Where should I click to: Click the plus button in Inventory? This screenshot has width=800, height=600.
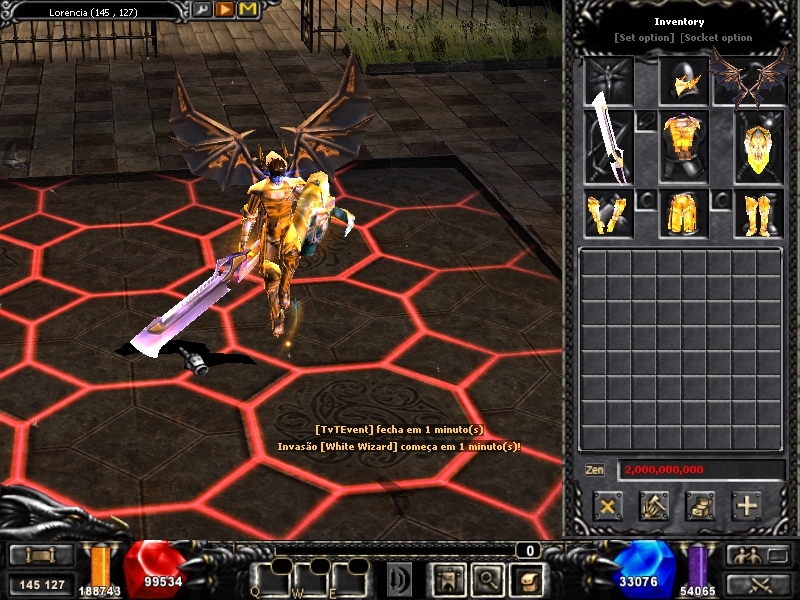tap(747, 505)
